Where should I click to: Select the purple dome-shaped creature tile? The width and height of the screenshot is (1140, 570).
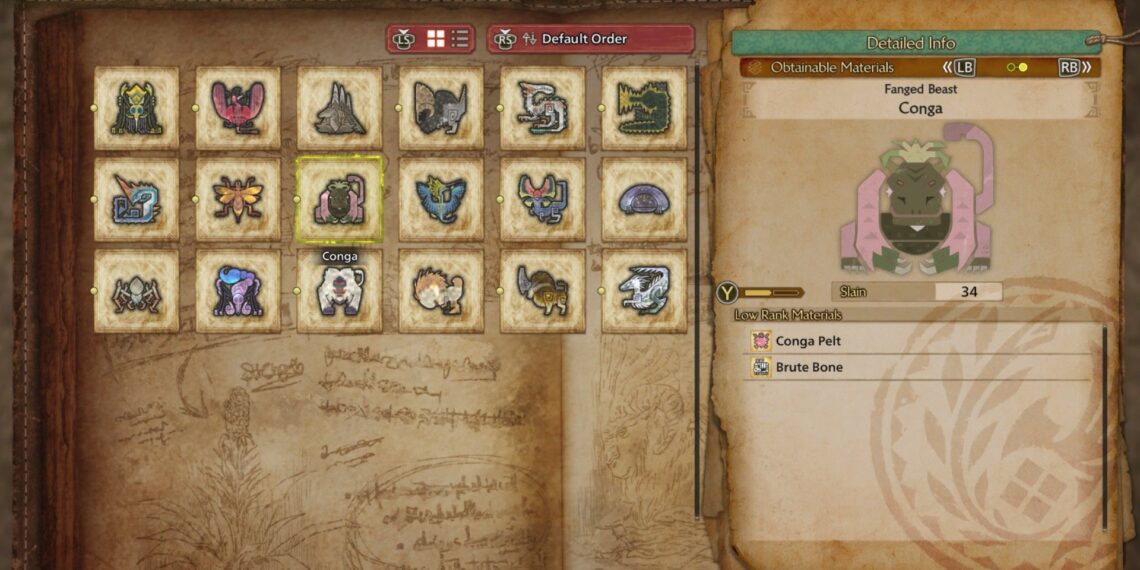pyautogui.click(x=644, y=199)
